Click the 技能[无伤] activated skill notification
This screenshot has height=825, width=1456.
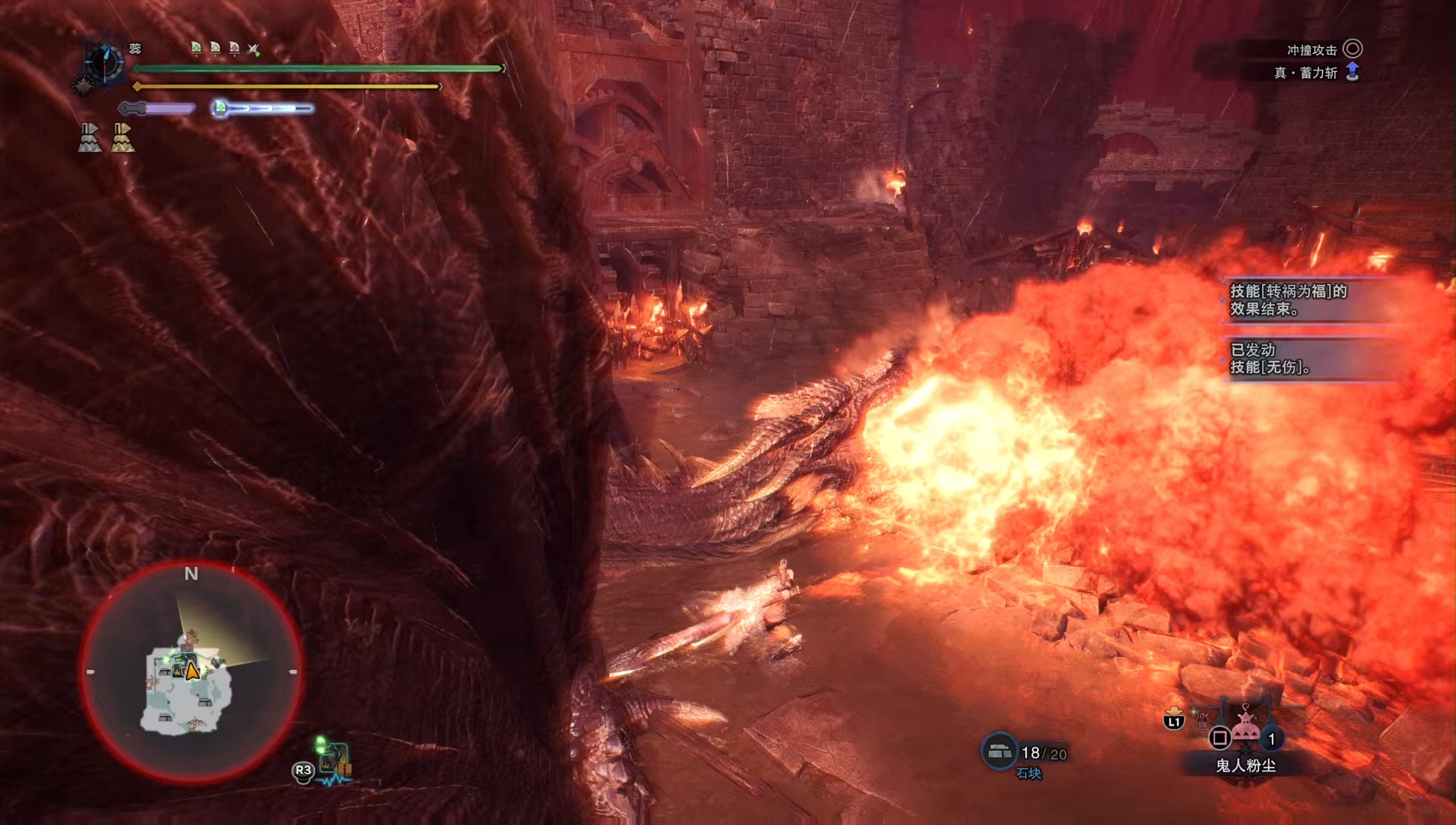click(x=1311, y=358)
